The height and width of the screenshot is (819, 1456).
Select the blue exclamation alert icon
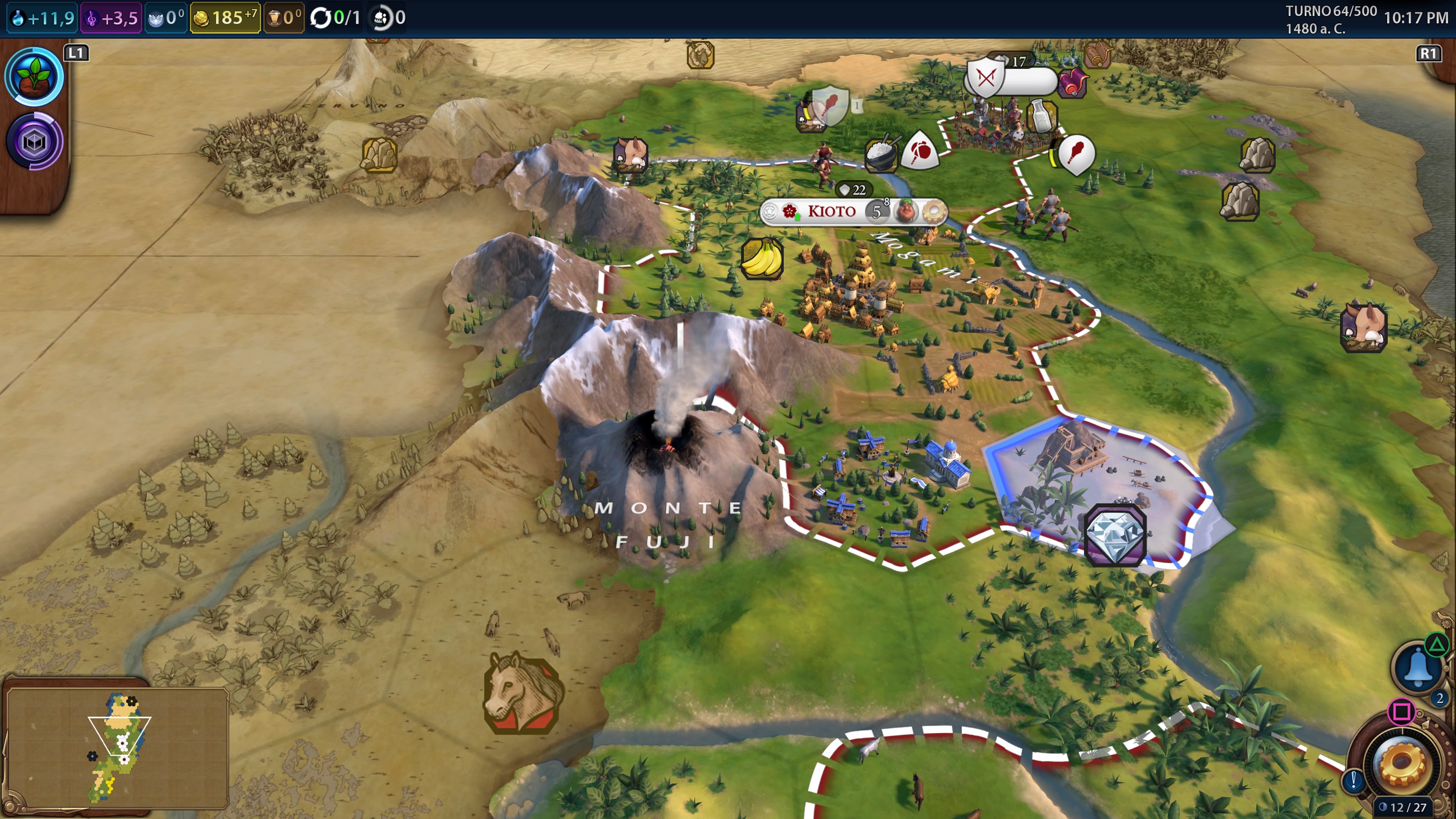1354,781
